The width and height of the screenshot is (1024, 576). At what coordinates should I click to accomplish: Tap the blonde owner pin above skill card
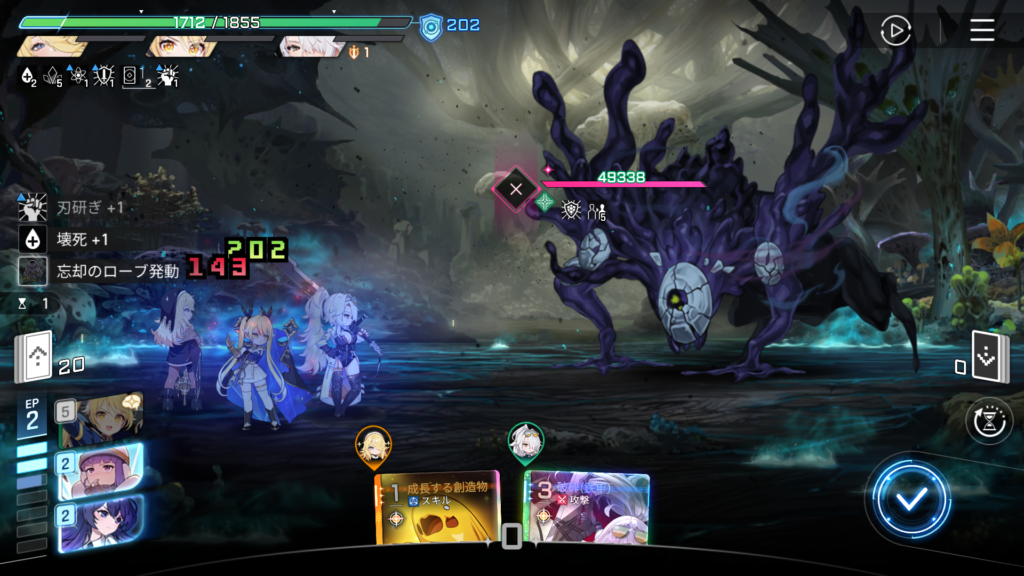[373, 445]
